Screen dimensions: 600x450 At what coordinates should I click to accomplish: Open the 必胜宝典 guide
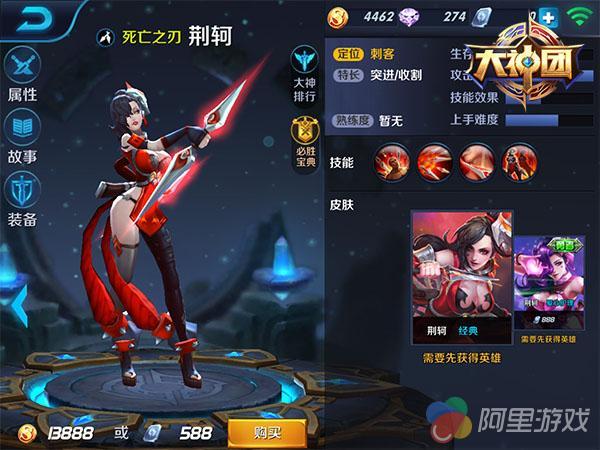[304, 140]
